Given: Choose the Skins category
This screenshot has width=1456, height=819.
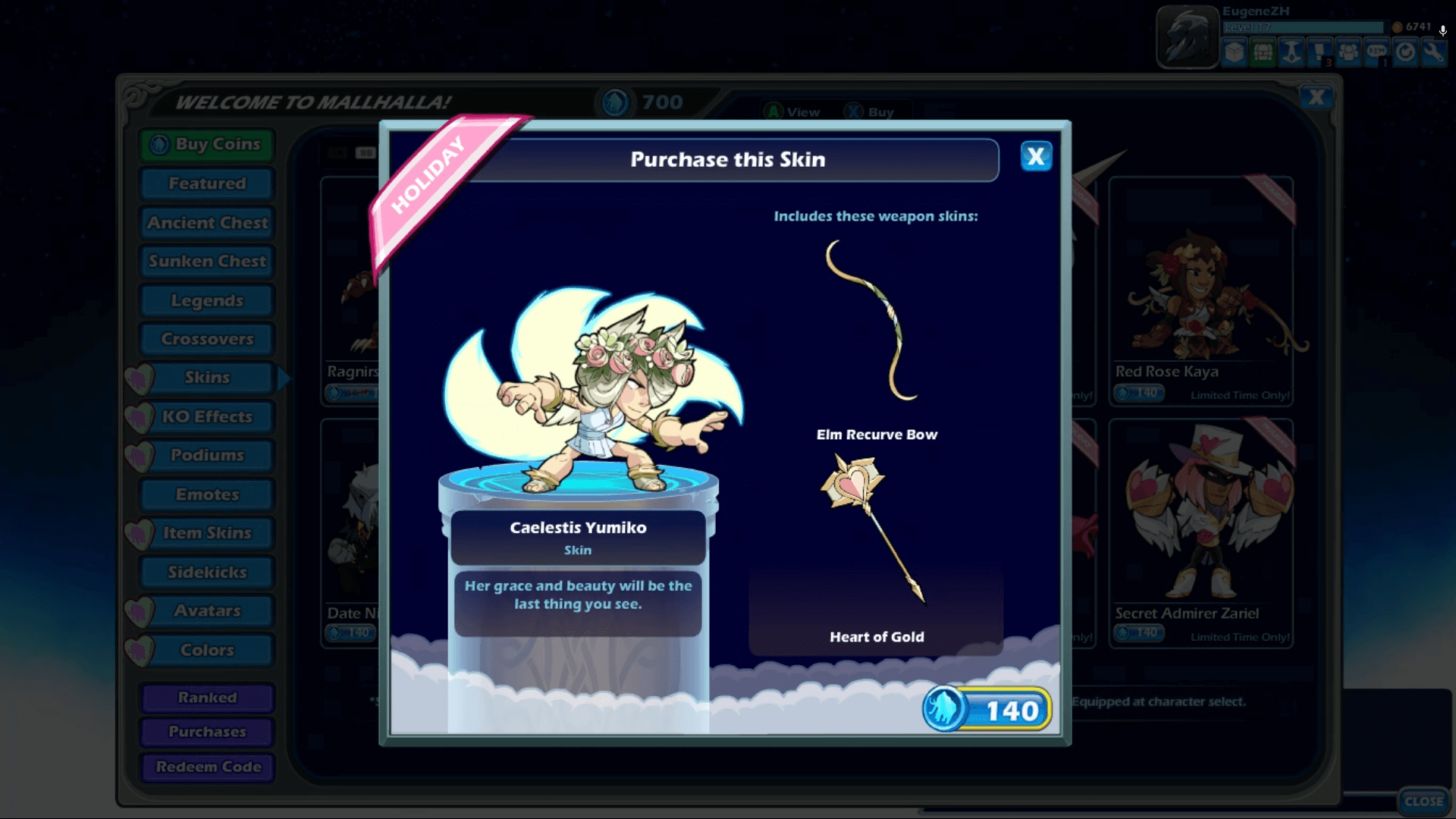Looking at the screenshot, I should pos(207,378).
